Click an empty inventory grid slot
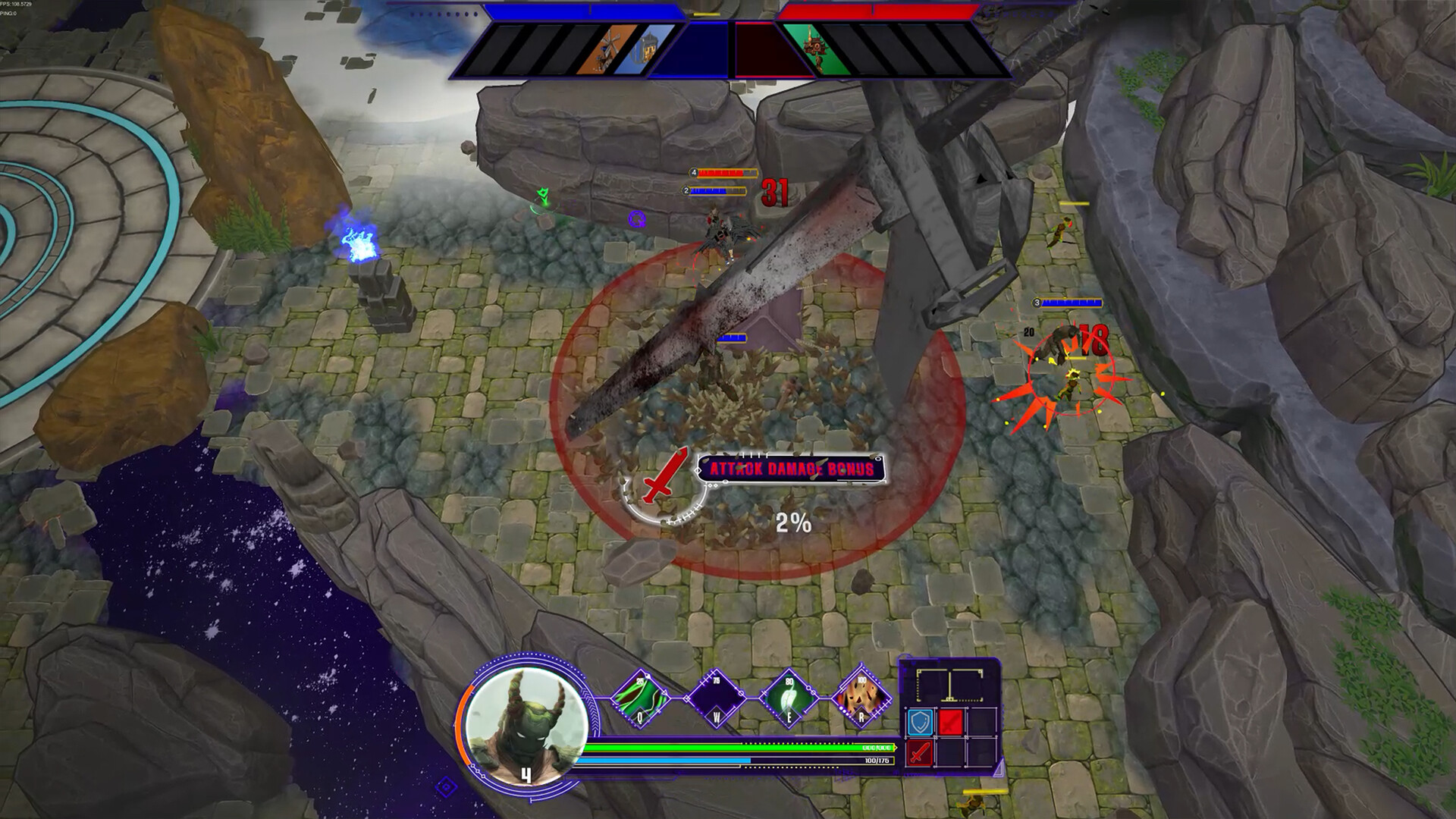1456x819 pixels. pyautogui.click(x=982, y=723)
